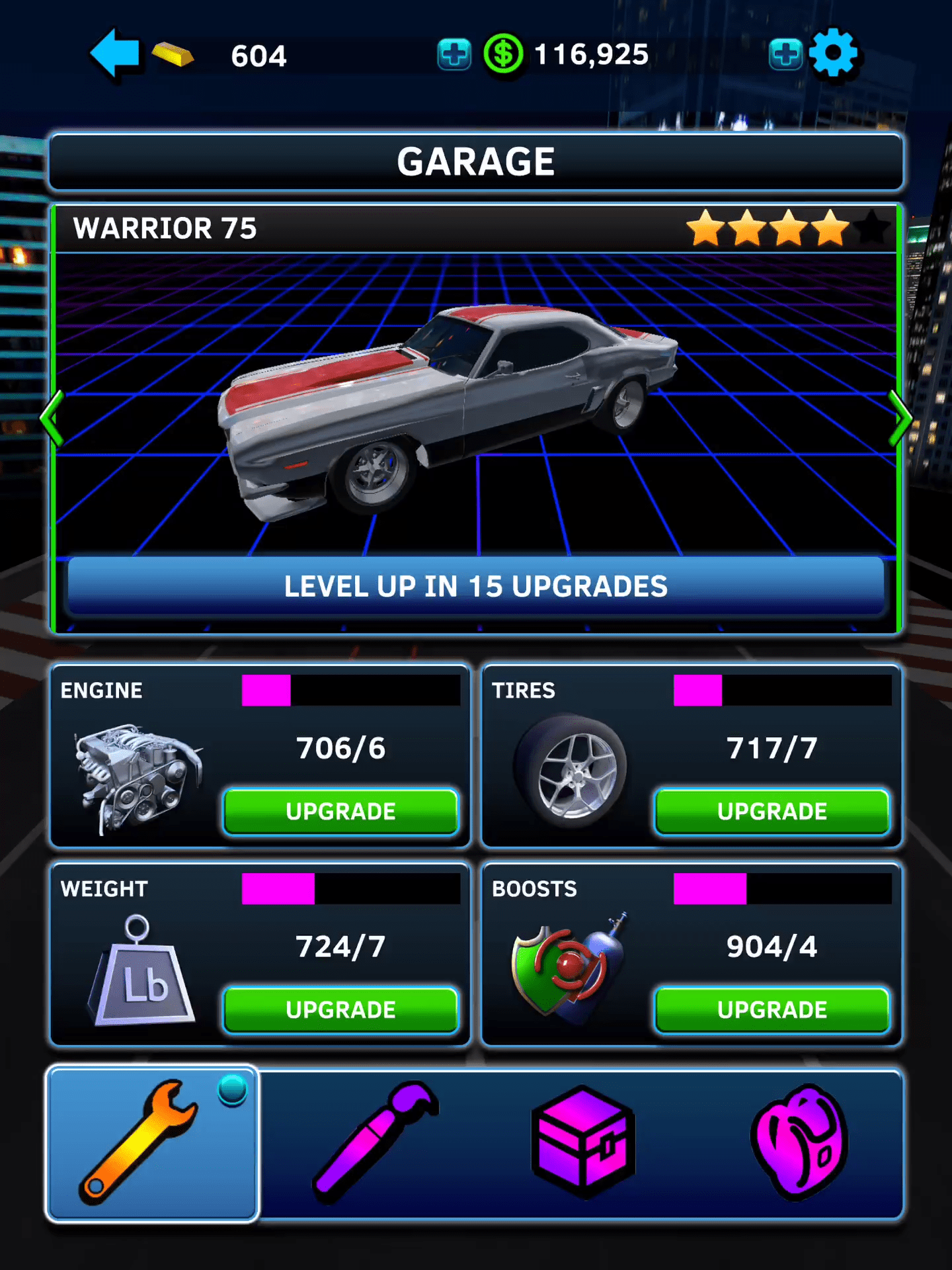Open the pink boxing glove tab
This screenshot has height=1270, width=952.
(799, 1143)
